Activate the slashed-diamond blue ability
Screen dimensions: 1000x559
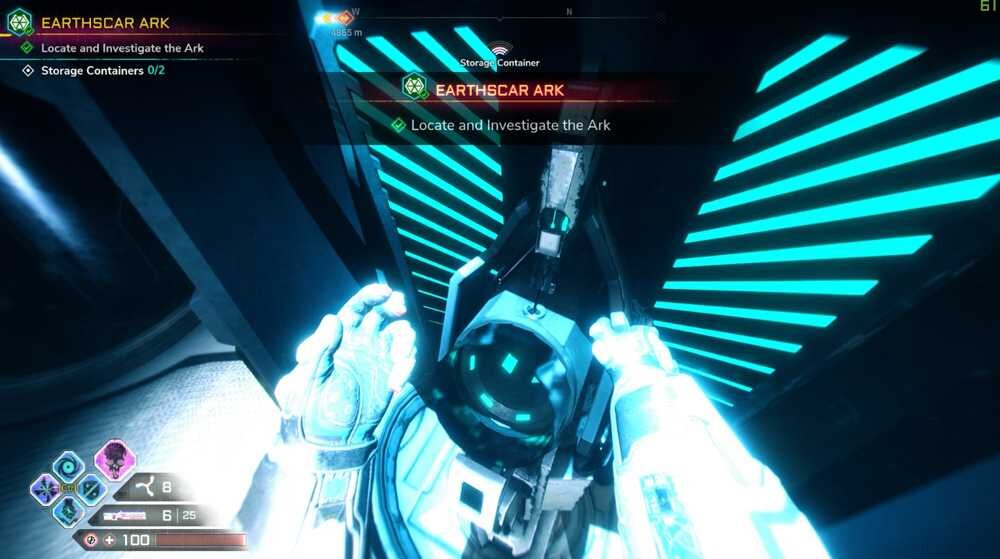tap(91, 489)
